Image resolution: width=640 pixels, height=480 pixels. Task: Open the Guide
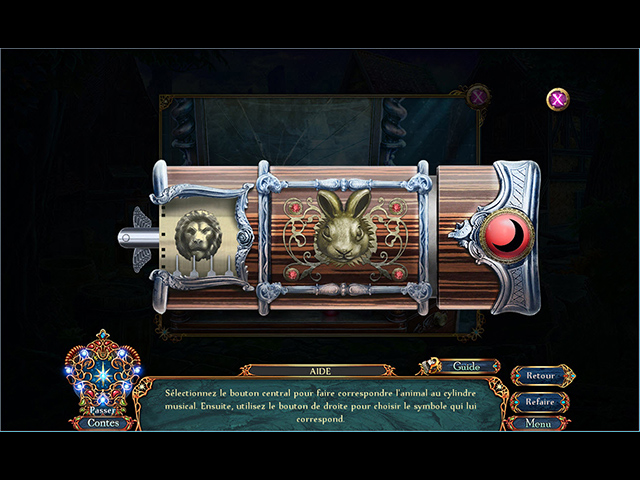tap(468, 367)
